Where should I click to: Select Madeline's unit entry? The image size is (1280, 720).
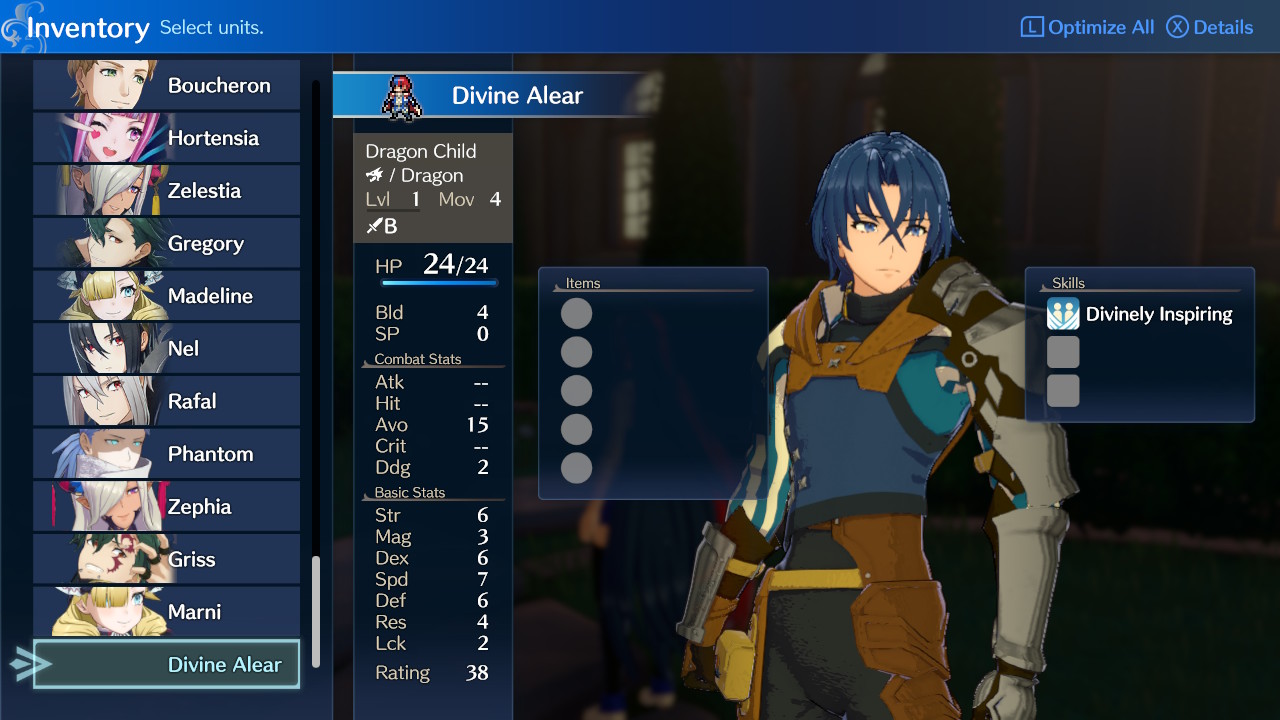[x=166, y=296]
